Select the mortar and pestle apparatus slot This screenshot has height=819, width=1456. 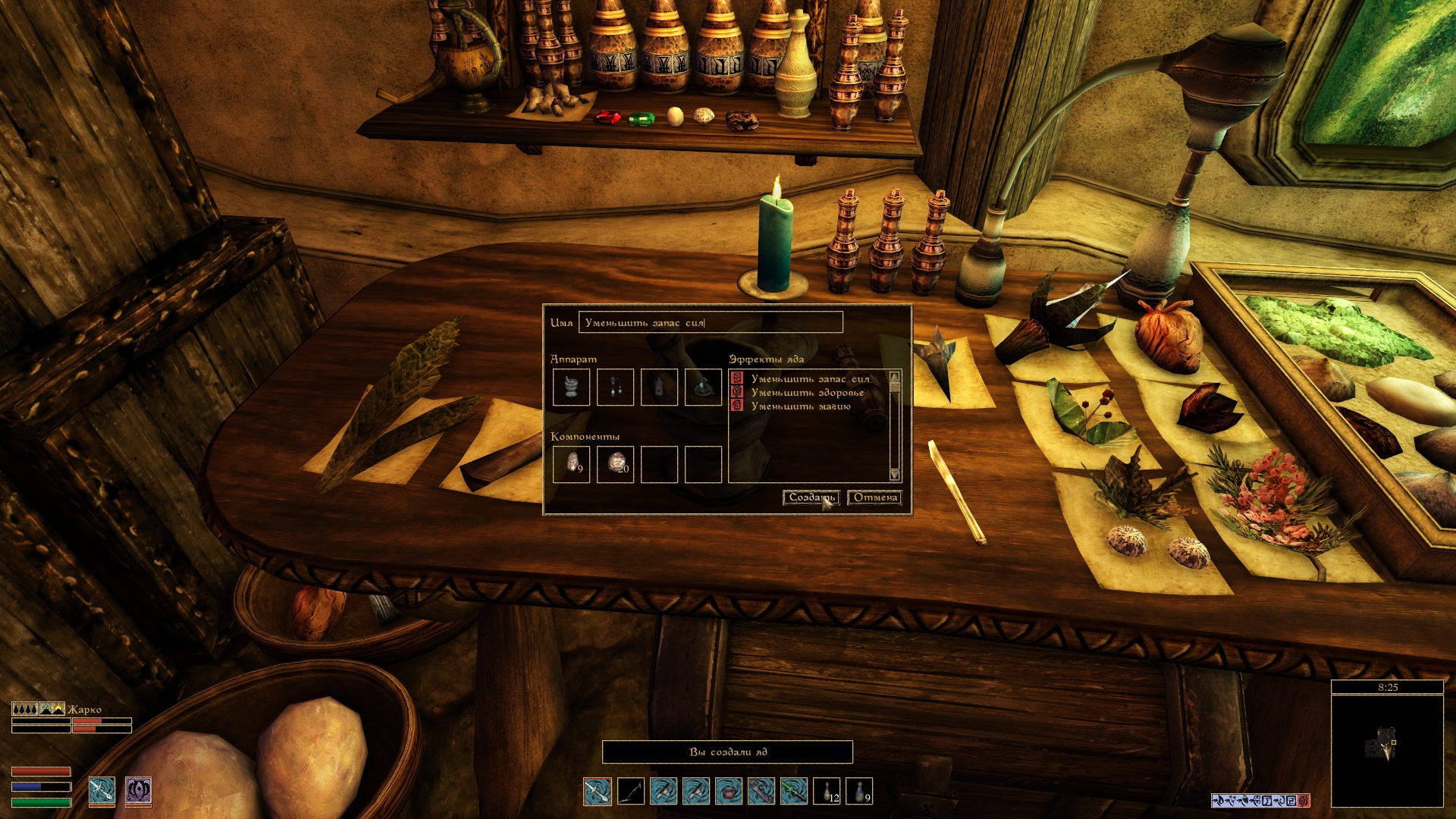tap(571, 387)
